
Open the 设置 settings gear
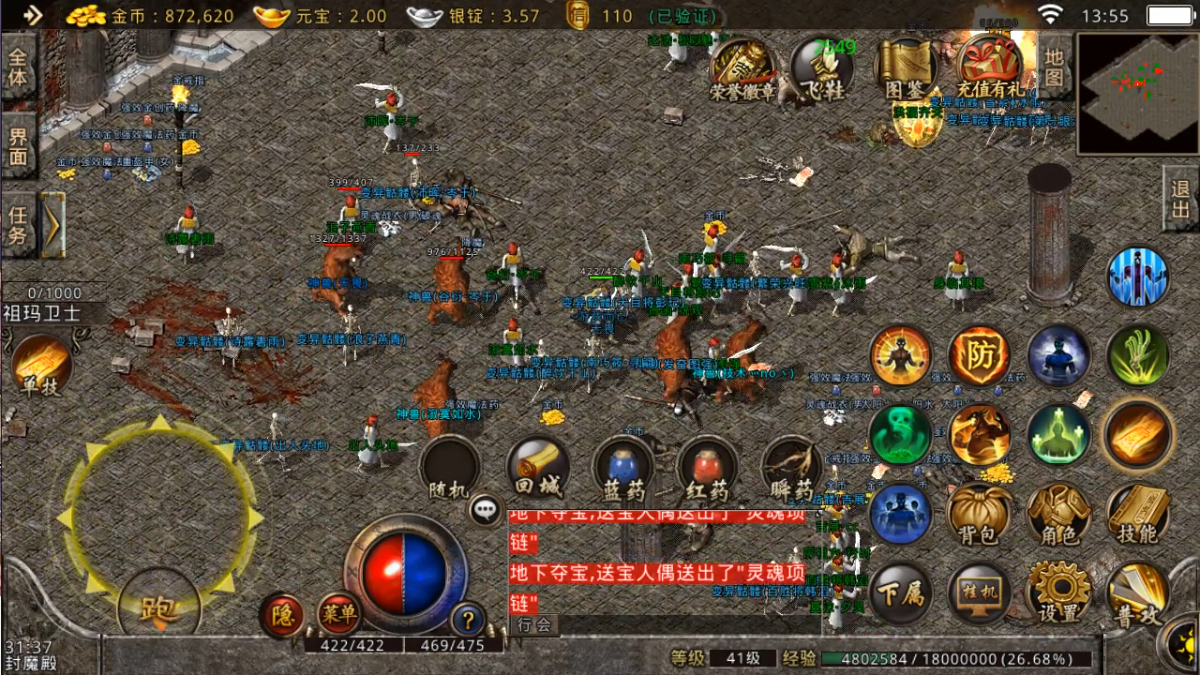pyautogui.click(x=1059, y=592)
